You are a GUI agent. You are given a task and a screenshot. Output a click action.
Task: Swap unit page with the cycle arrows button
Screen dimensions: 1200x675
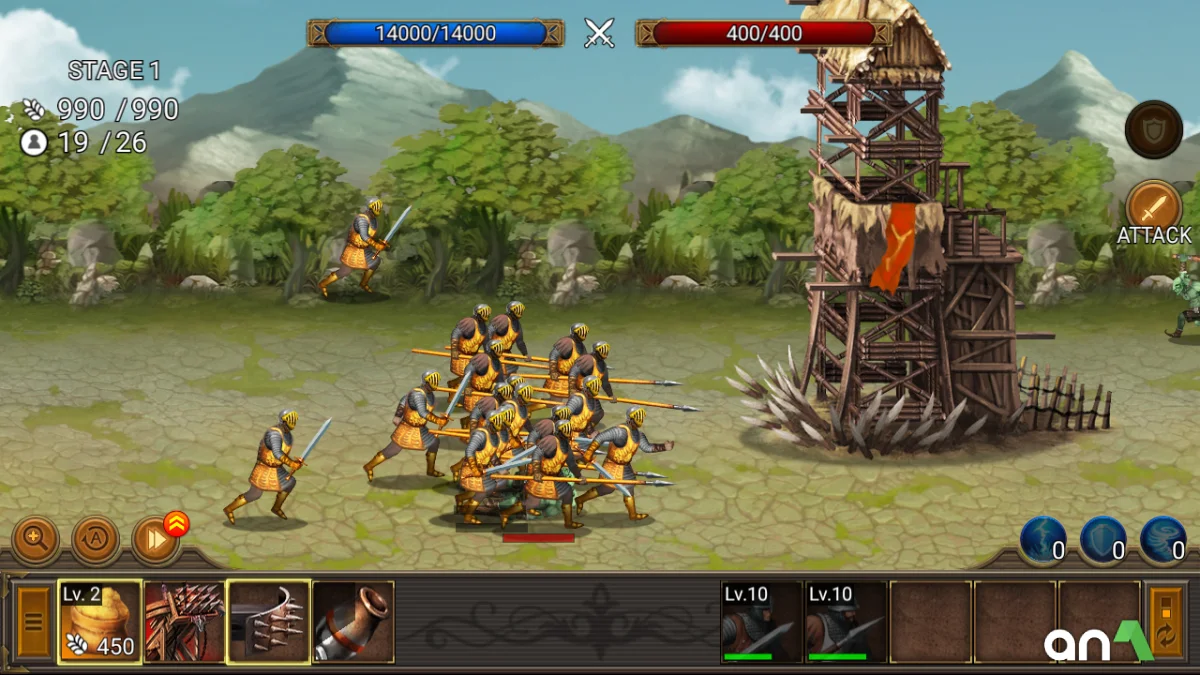pyautogui.click(x=1166, y=622)
